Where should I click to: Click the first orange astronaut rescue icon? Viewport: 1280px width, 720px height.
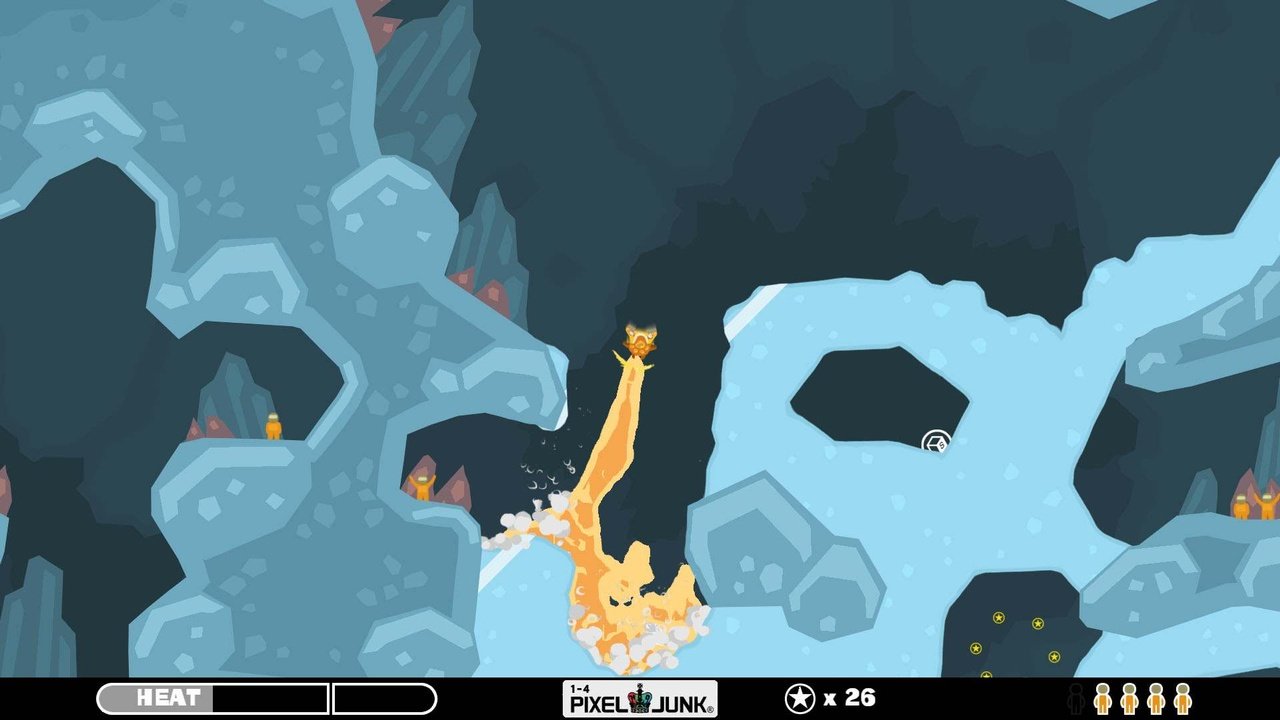1103,700
